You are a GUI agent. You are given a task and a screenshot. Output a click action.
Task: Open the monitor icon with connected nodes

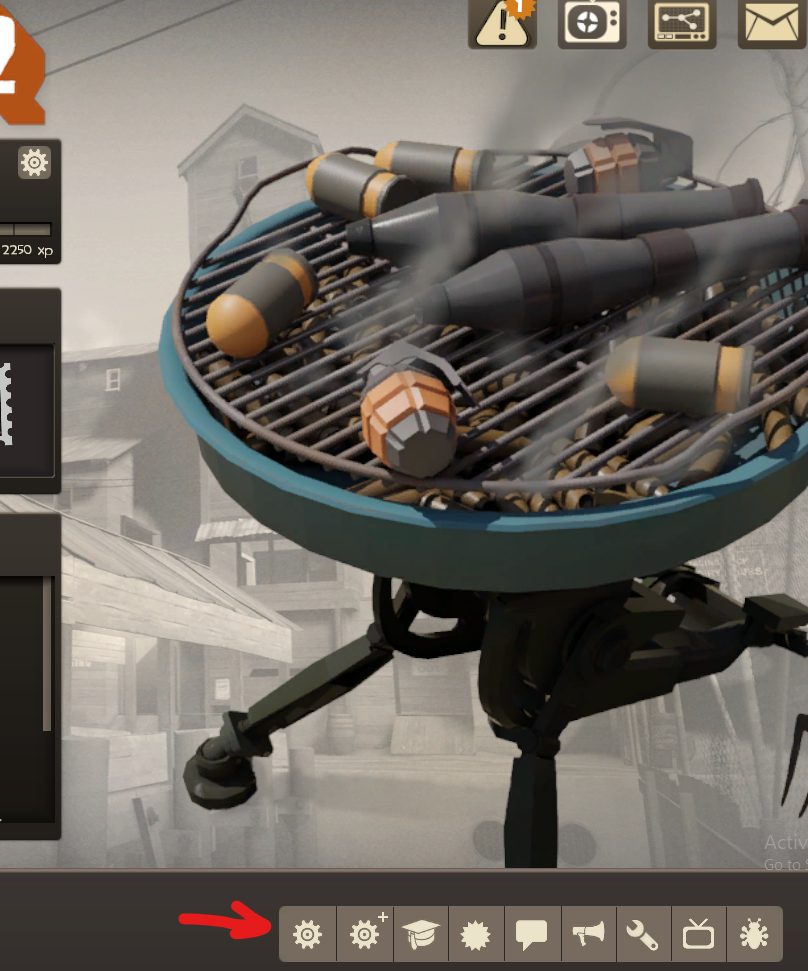[x=682, y=21]
